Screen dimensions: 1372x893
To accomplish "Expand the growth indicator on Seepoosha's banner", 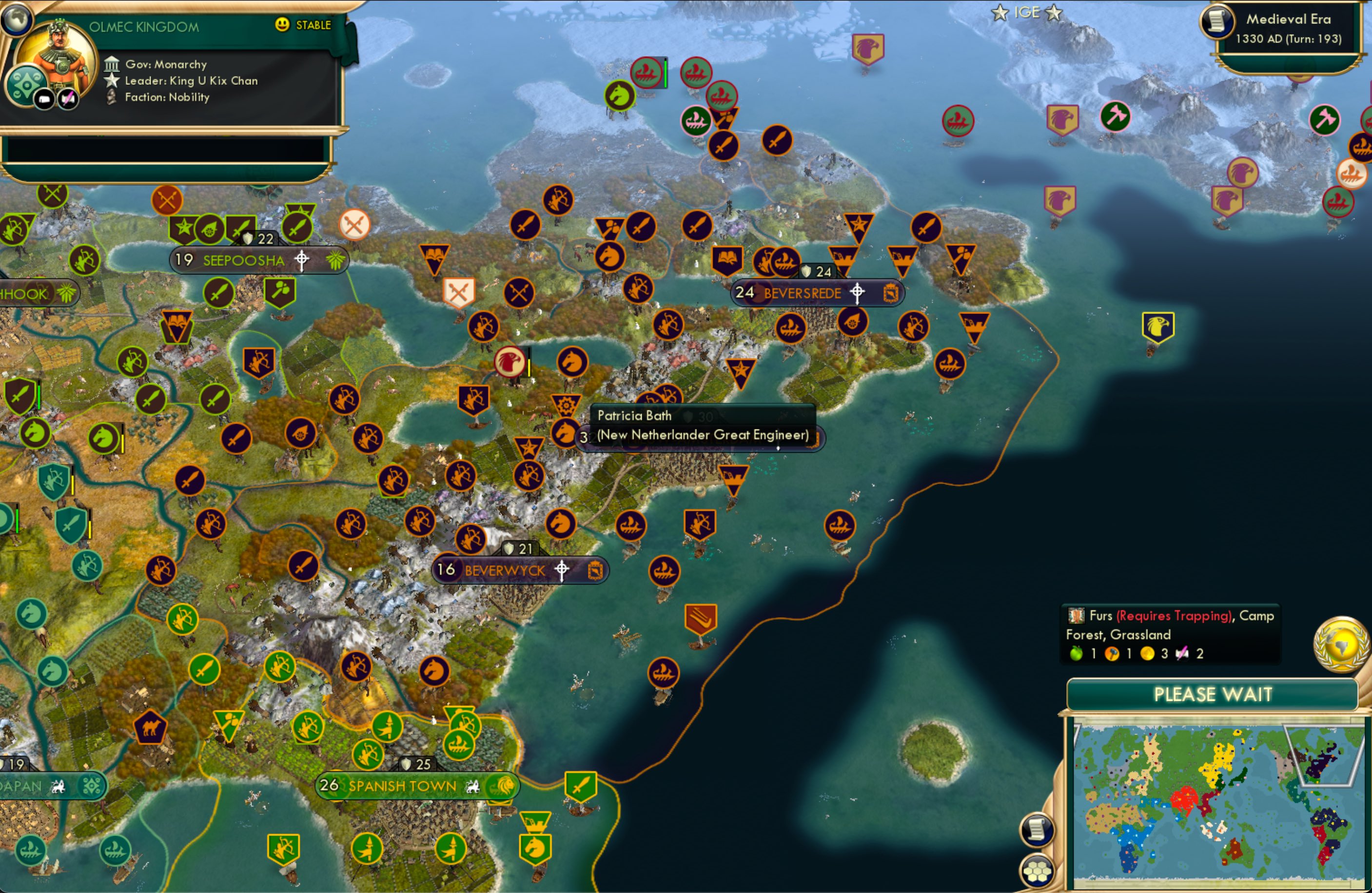I will [336, 260].
